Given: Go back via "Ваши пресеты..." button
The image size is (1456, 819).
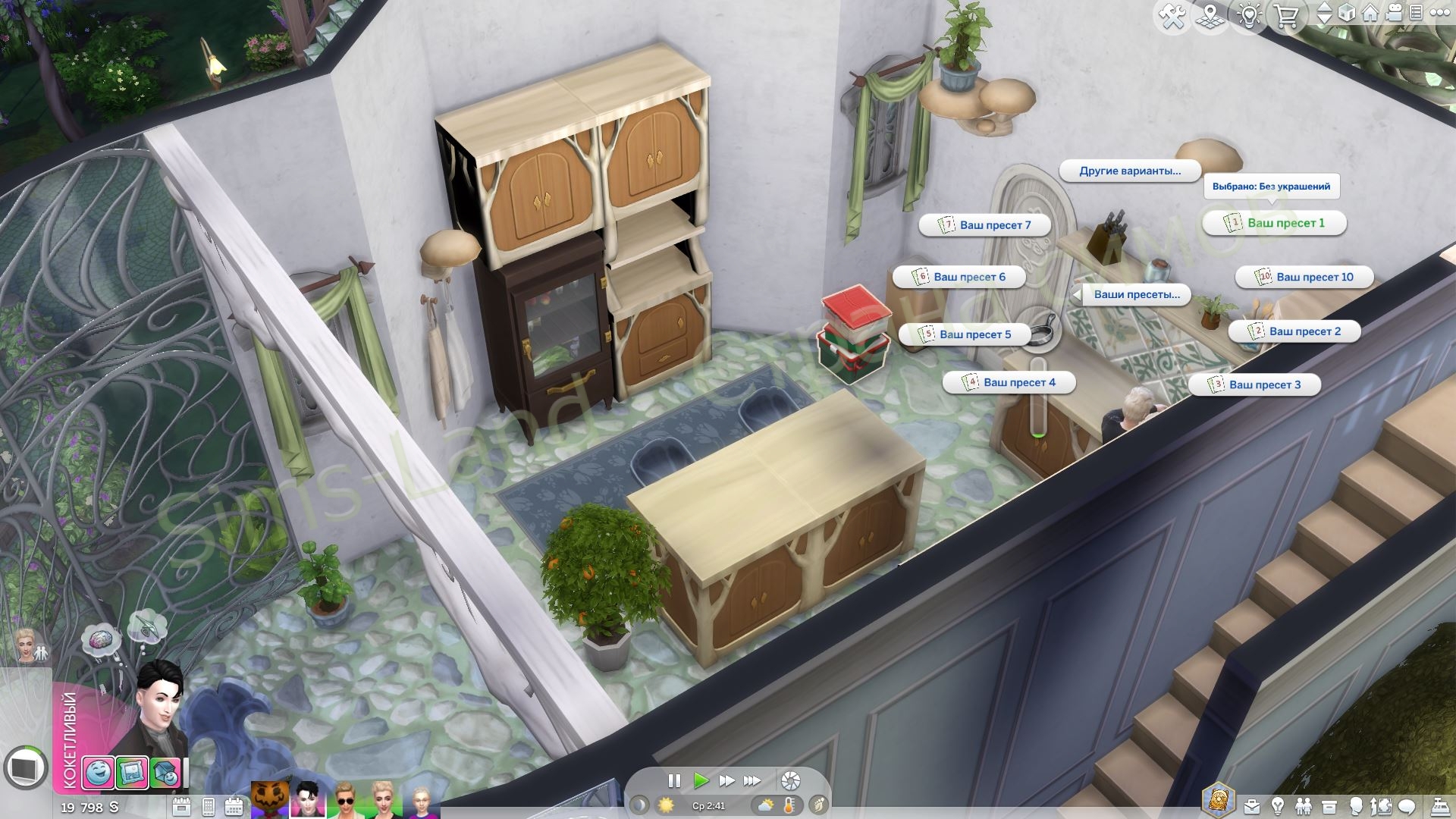Looking at the screenshot, I should [x=1136, y=294].
